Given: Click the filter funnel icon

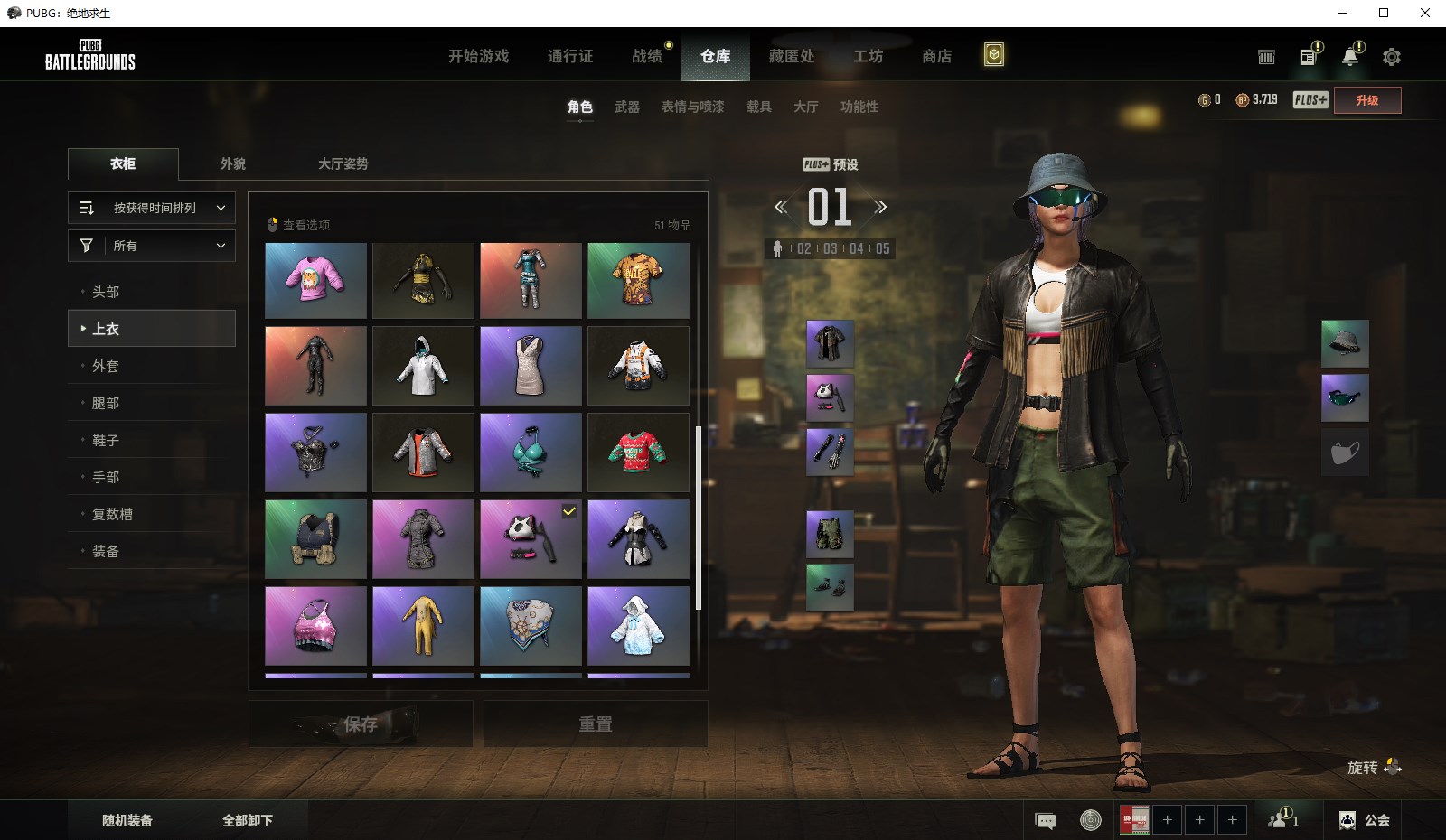Looking at the screenshot, I should [x=86, y=245].
